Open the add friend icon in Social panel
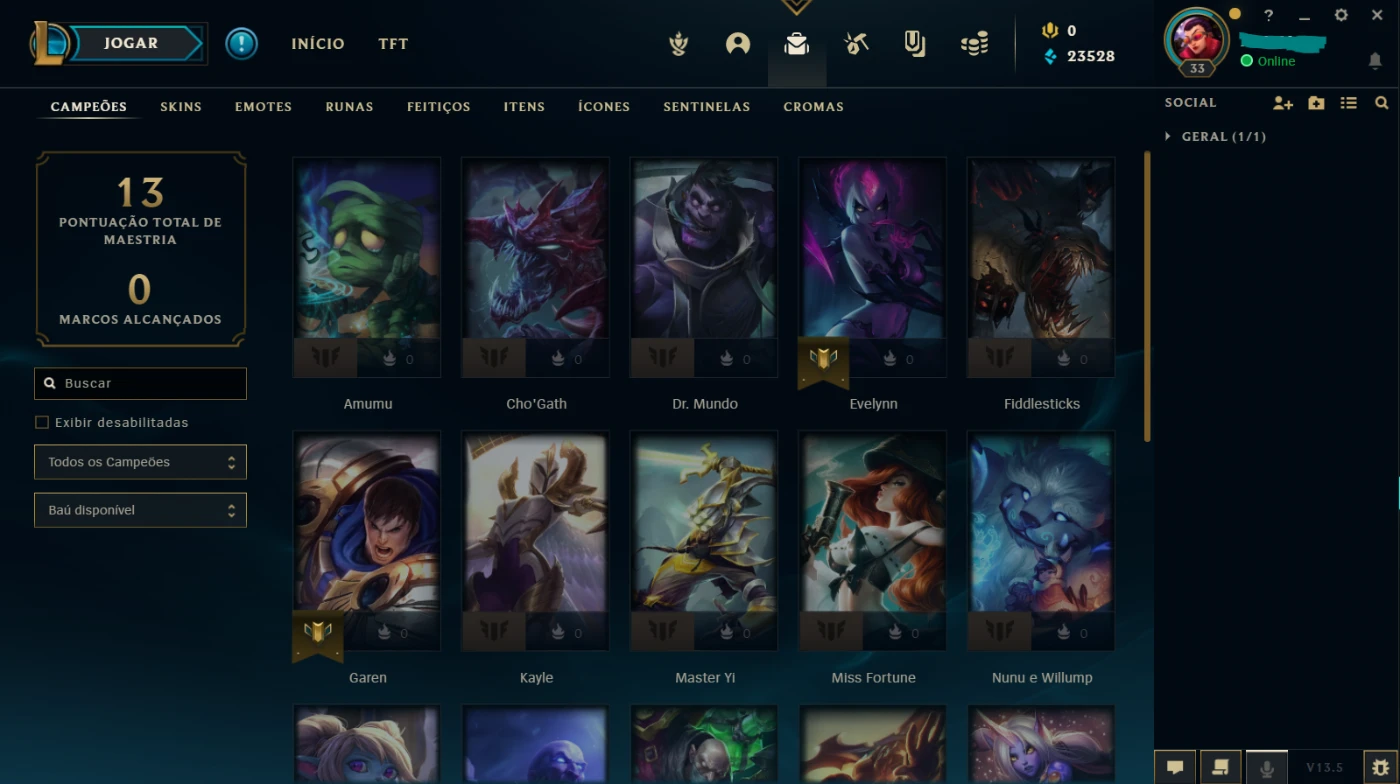This screenshot has width=1400, height=784. (1282, 103)
